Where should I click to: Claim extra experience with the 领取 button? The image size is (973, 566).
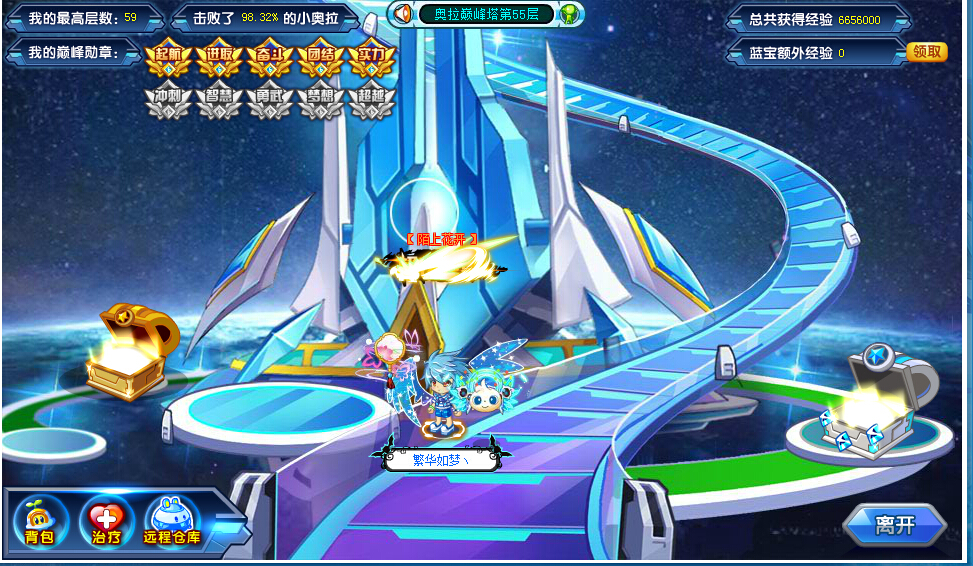pyautogui.click(x=926, y=52)
